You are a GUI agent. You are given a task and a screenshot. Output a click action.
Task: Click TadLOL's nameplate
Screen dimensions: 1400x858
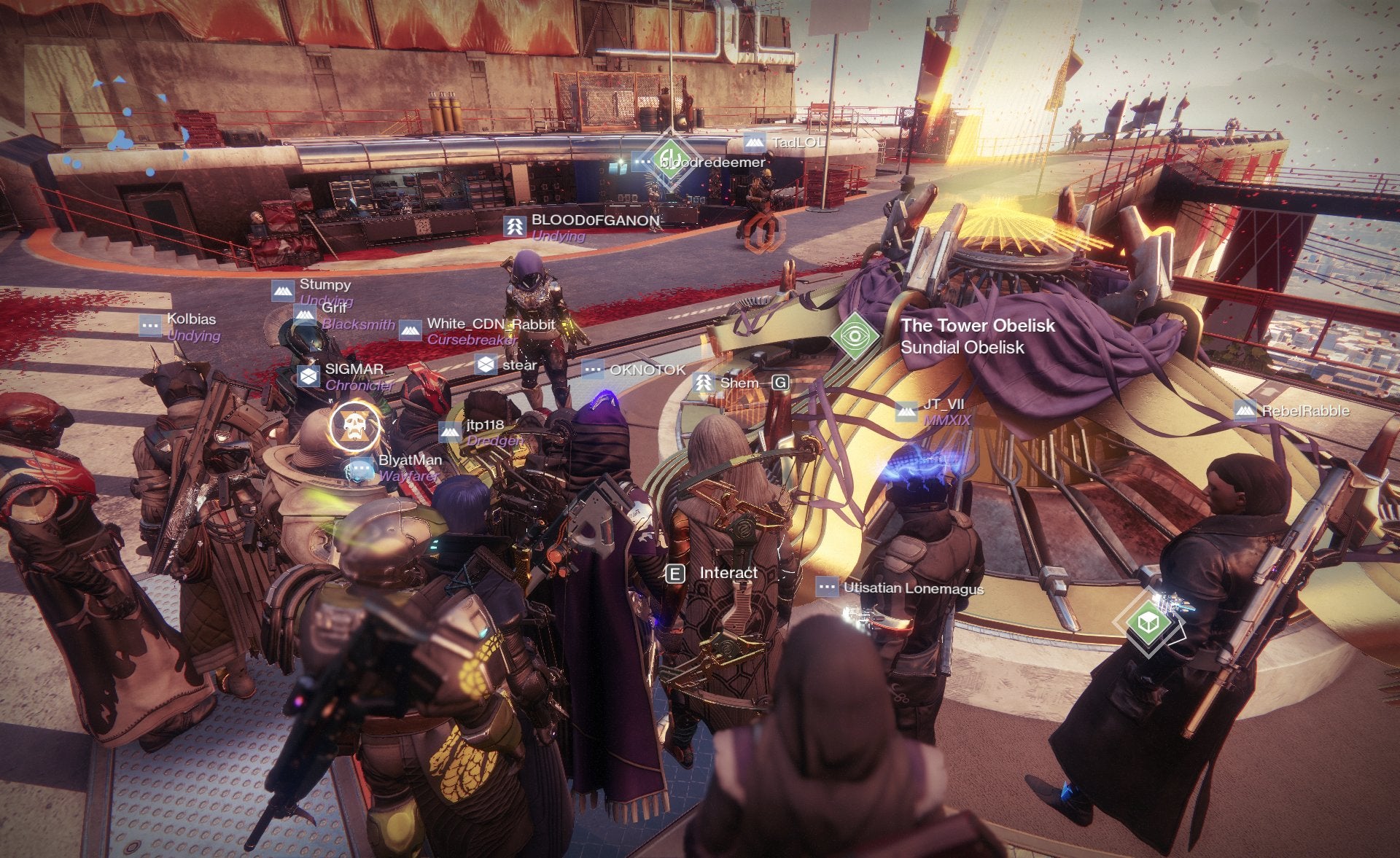794,142
